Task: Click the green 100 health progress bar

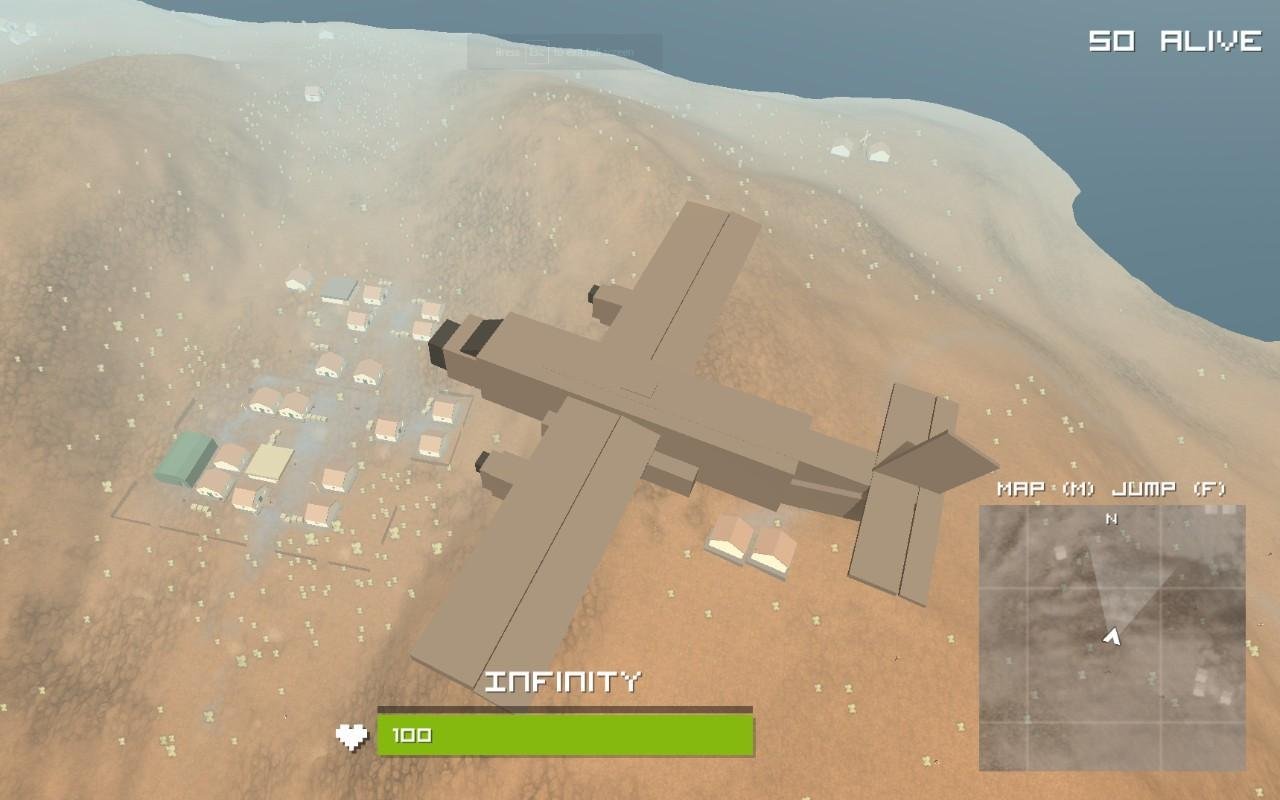Action: click(565, 733)
